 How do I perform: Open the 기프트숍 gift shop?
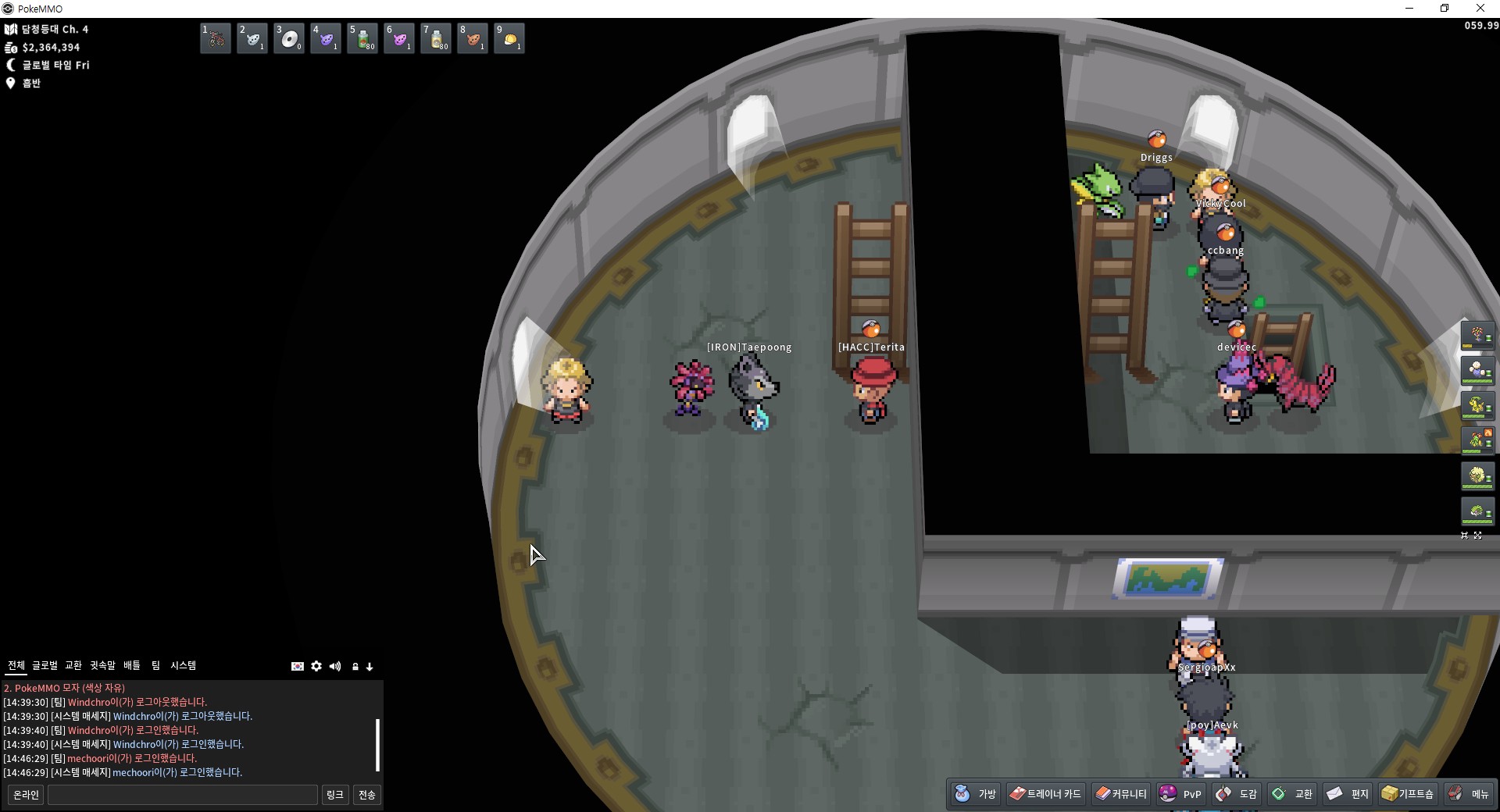(1408, 794)
